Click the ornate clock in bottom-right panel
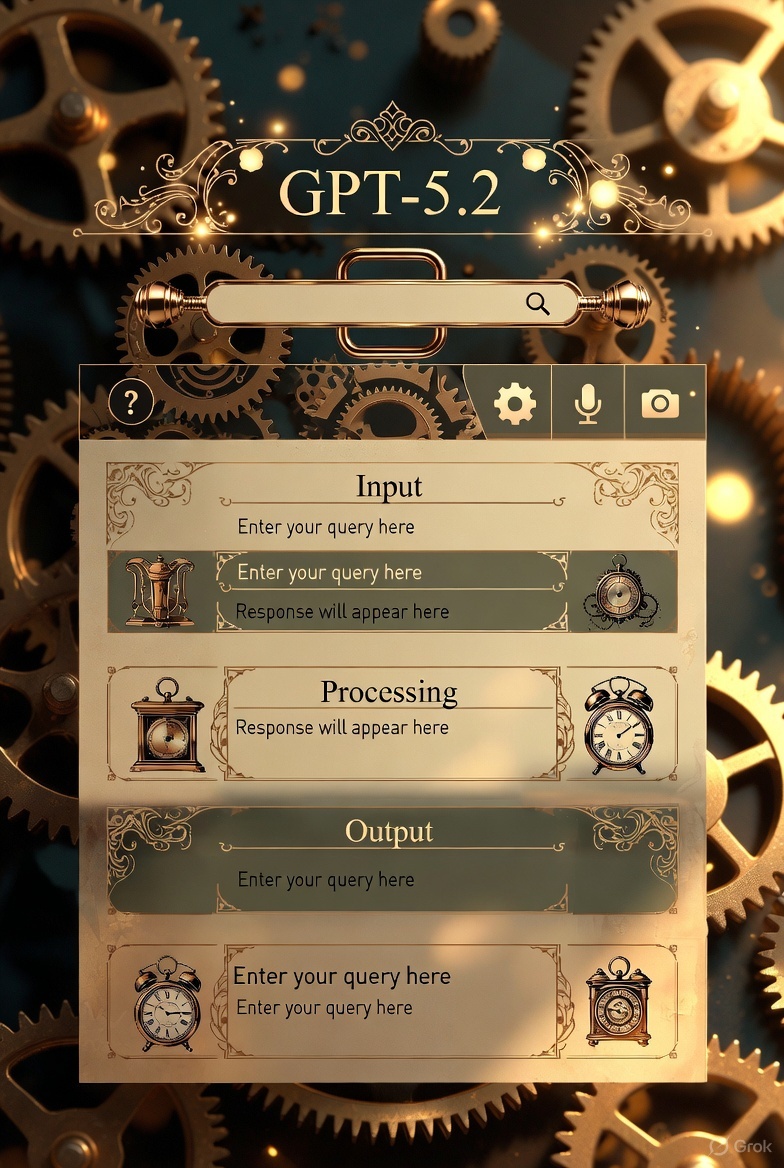This screenshot has width=784, height=1168. [618, 1002]
